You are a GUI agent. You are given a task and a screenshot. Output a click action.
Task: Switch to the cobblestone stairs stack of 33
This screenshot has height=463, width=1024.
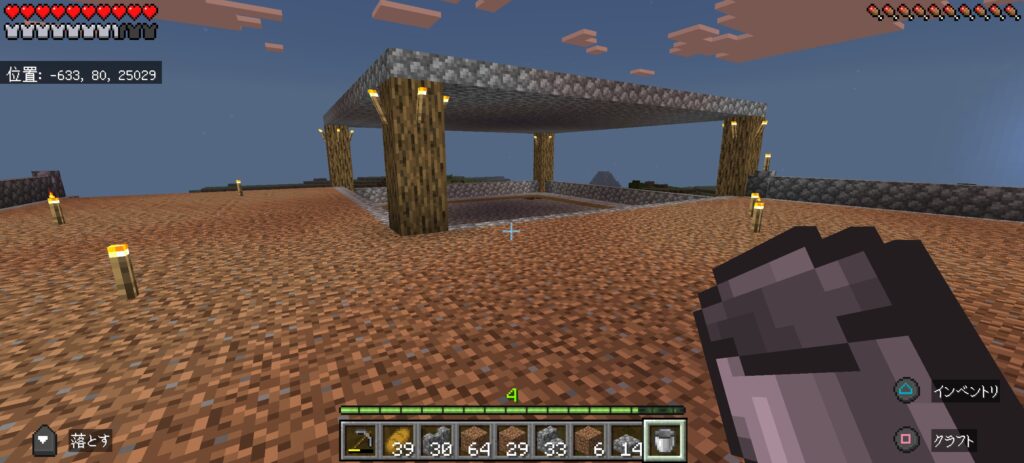click(550, 440)
